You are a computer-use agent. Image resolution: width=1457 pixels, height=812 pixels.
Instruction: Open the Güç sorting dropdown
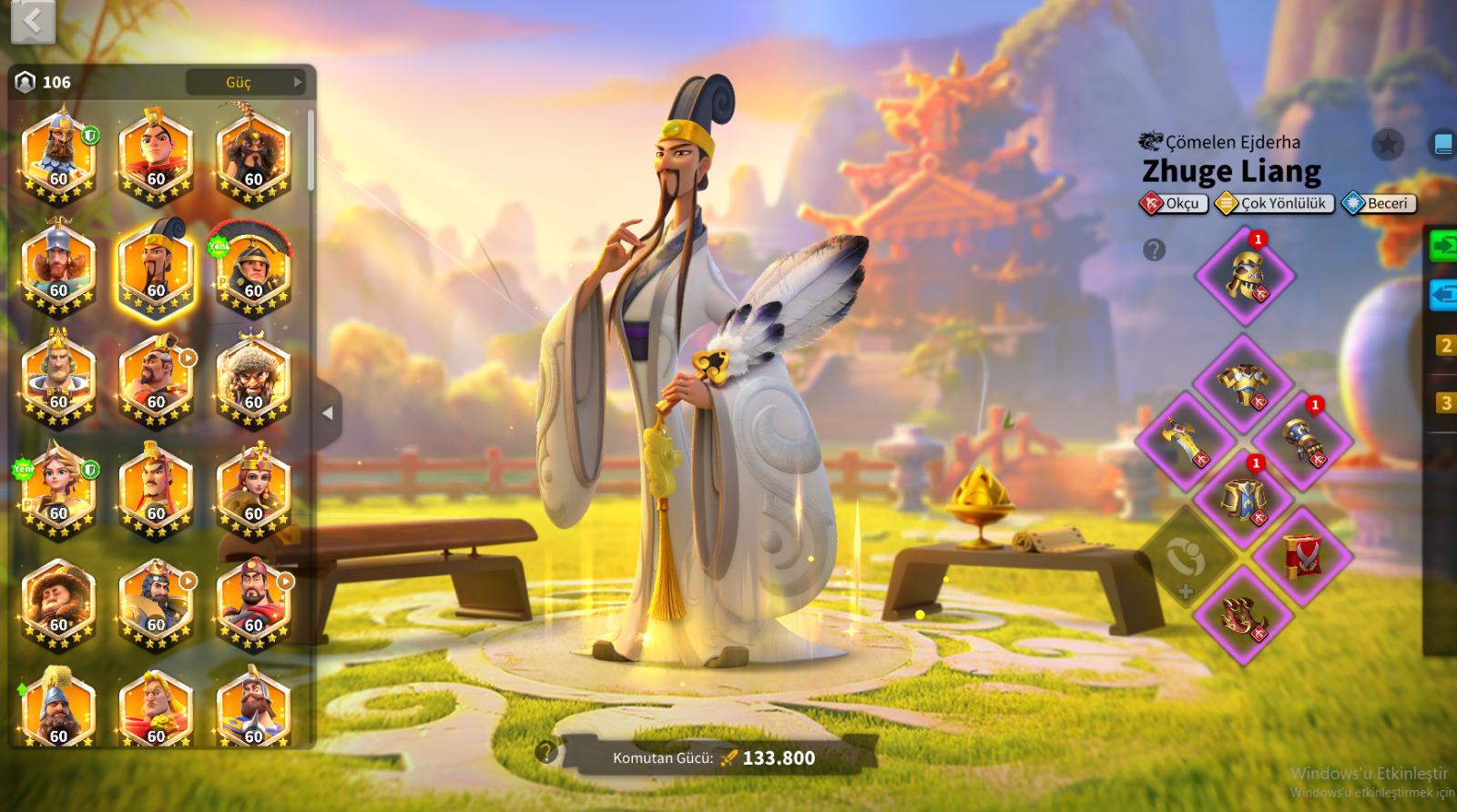pos(246,82)
